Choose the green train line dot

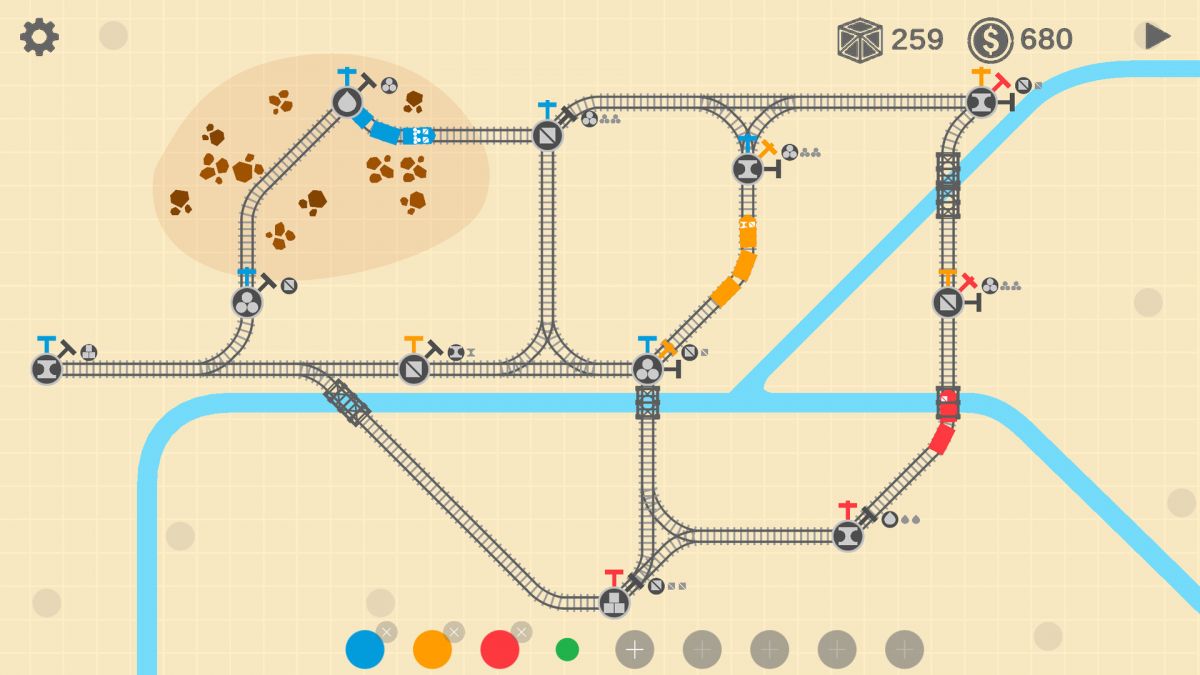pos(567,649)
